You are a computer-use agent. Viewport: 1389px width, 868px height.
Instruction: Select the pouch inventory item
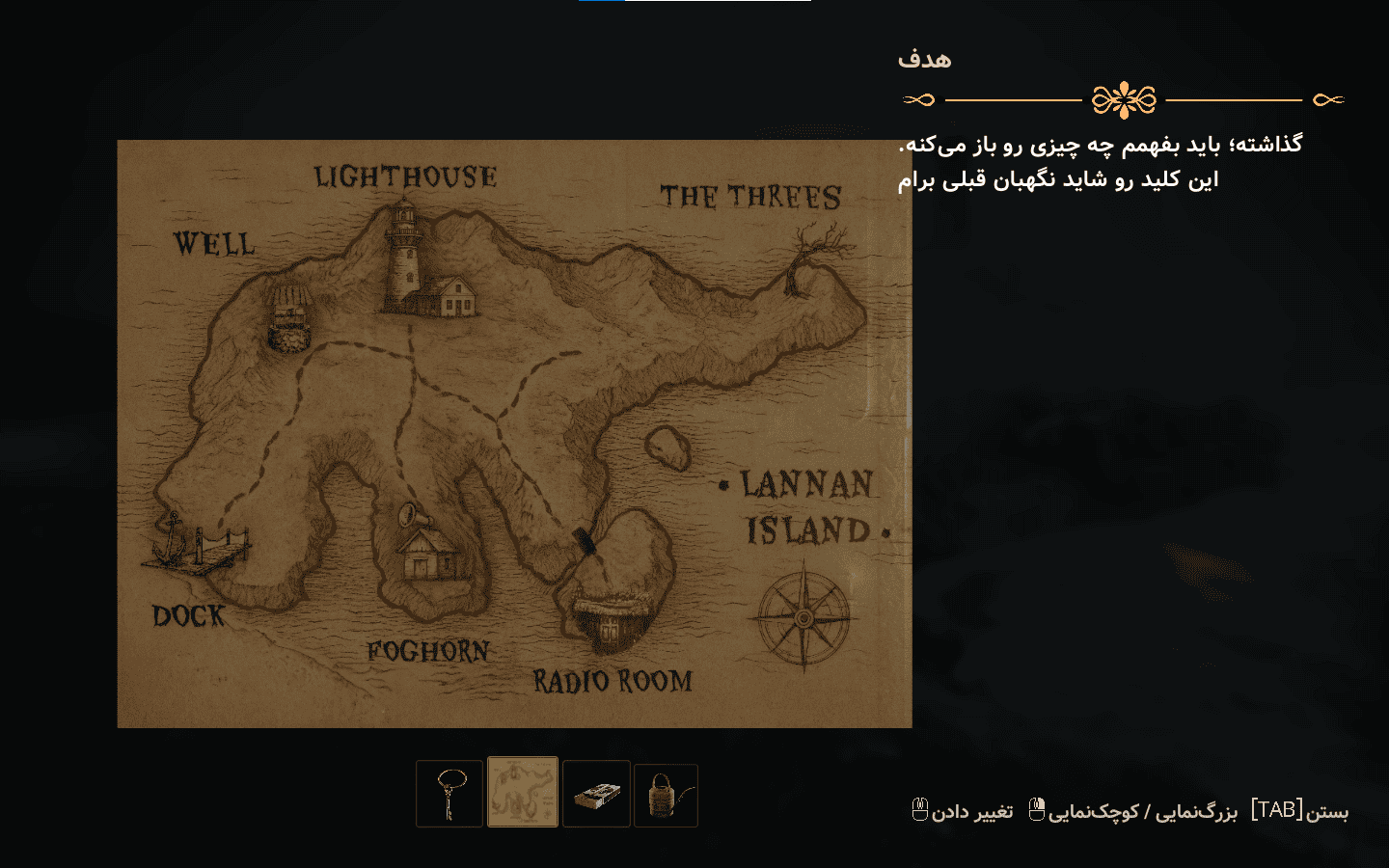click(666, 794)
